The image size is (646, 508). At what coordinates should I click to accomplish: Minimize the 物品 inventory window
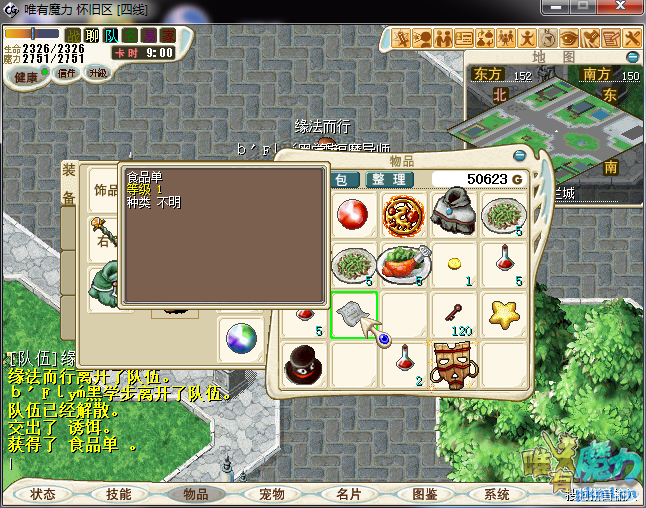click(519, 155)
